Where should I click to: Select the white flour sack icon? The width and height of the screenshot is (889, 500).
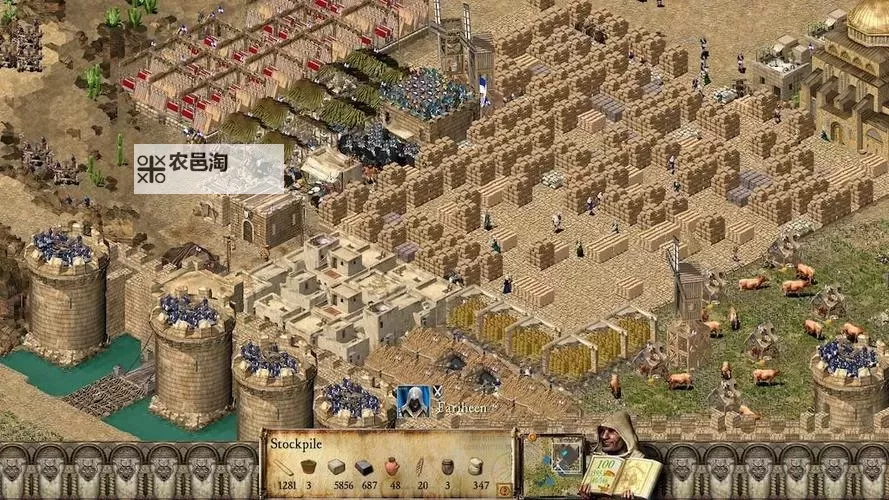pyautogui.click(x=475, y=467)
